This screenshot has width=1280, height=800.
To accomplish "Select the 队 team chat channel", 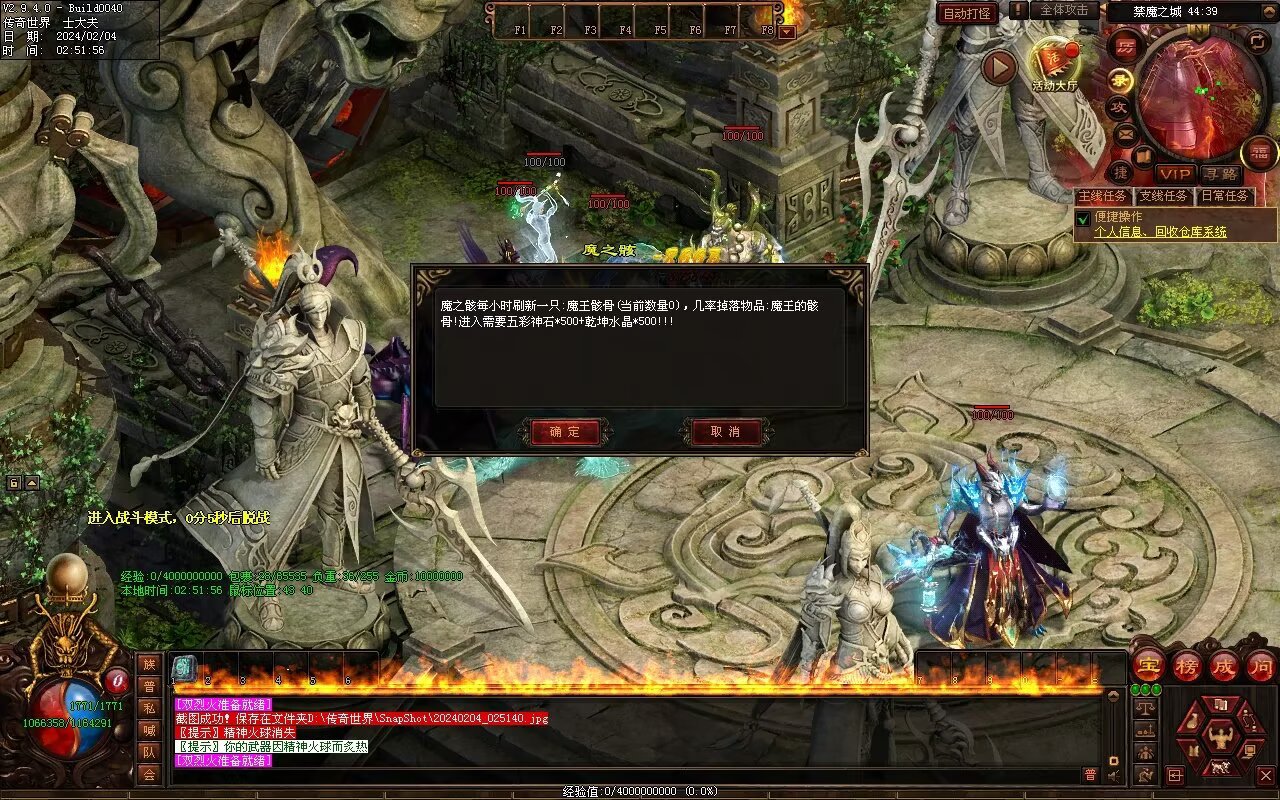I will pyautogui.click(x=149, y=752).
